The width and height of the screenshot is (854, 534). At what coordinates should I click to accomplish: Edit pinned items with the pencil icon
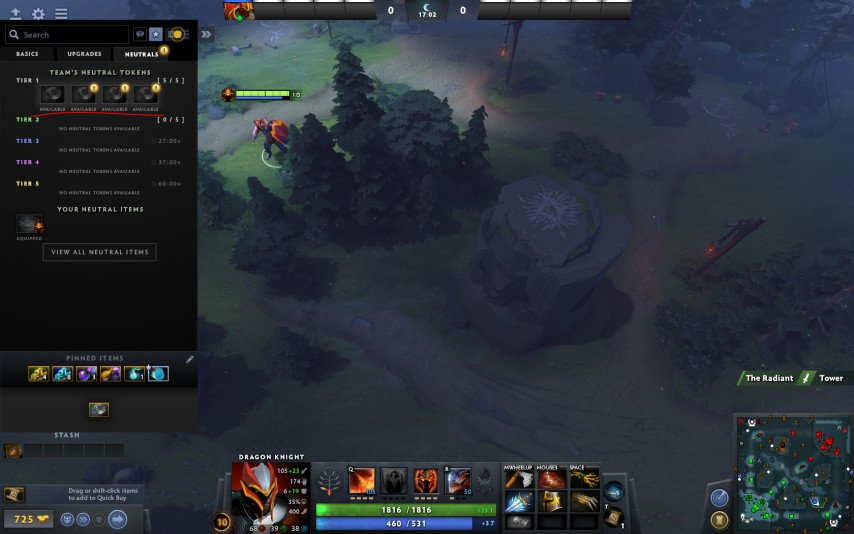(190, 358)
